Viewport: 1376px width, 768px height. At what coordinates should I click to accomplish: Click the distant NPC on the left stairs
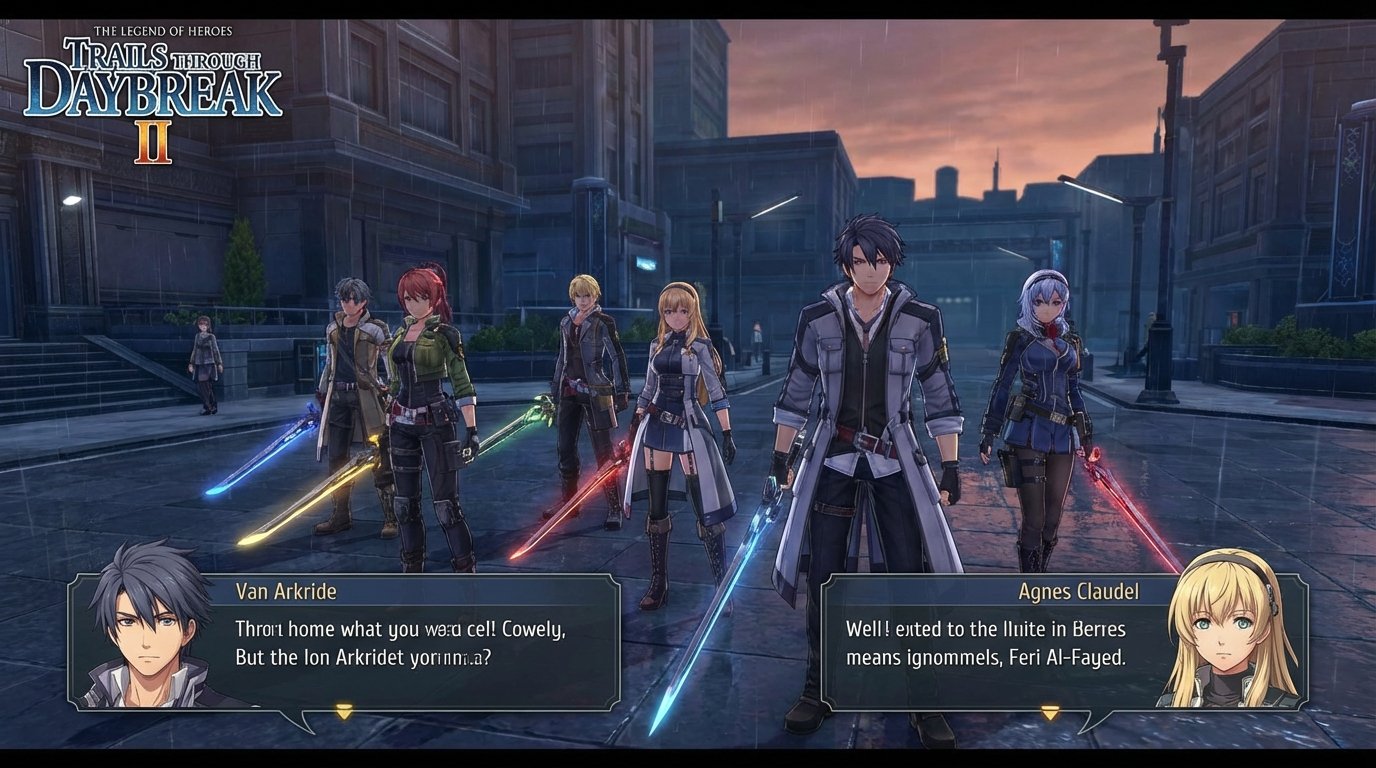(x=203, y=360)
